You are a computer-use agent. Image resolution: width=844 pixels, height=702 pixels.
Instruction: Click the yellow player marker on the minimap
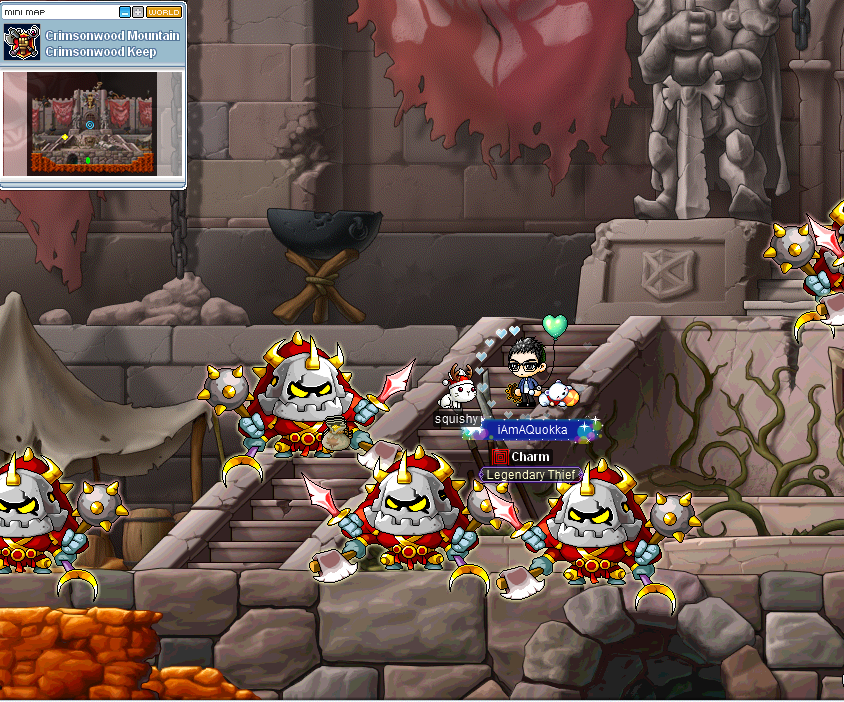pos(66,136)
